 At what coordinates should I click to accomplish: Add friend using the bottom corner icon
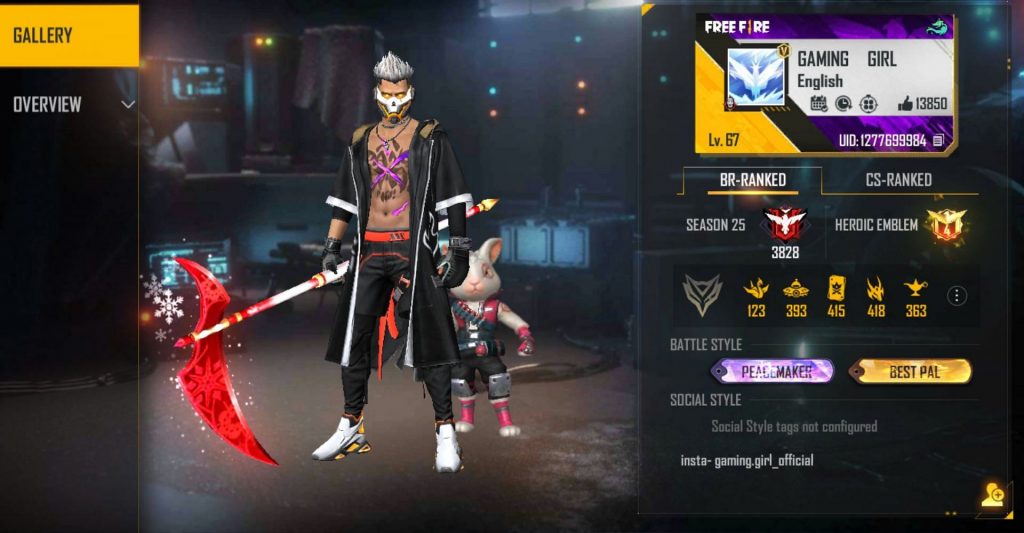click(x=992, y=496)
